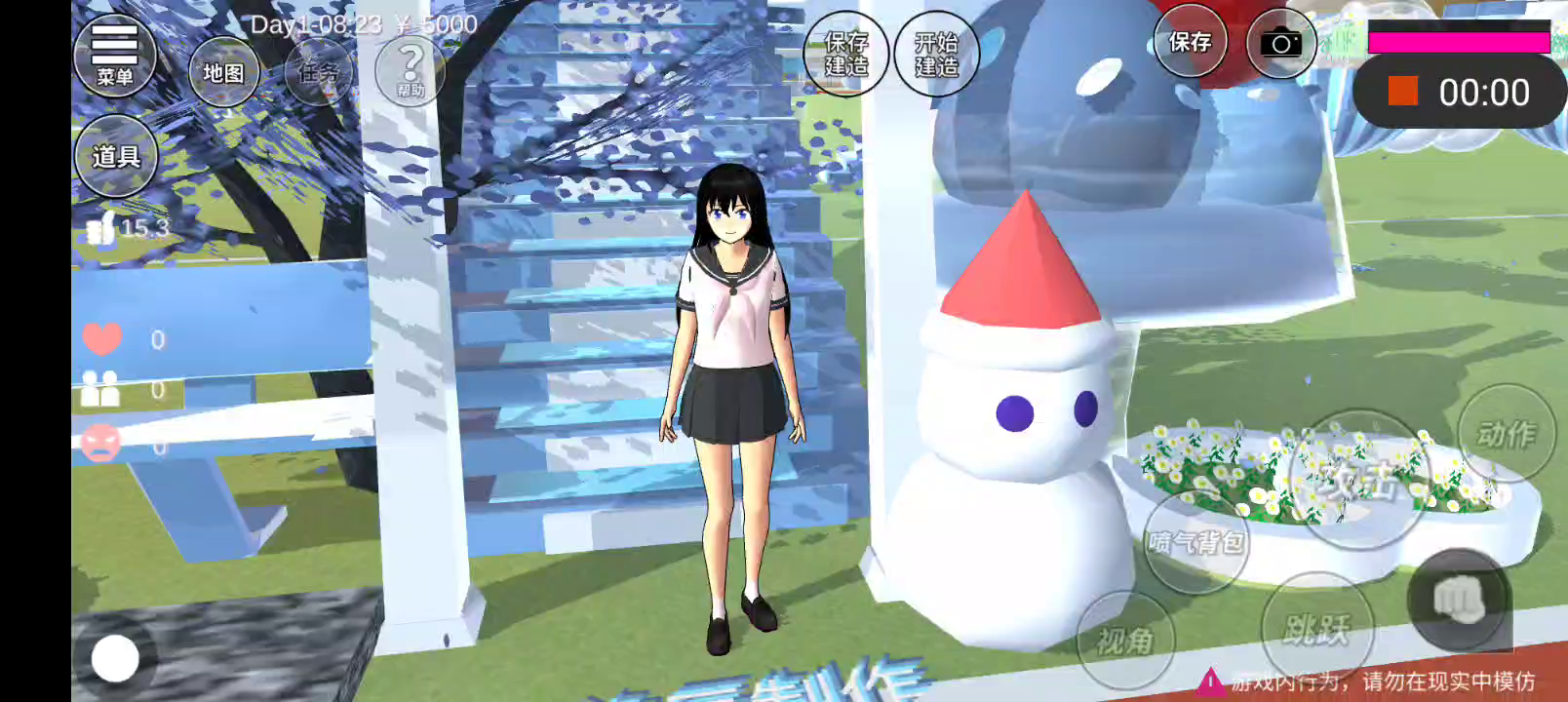The image size is (1568, 702).
Task: Activate the 攻击 attack button
Action: point(1359,479)
